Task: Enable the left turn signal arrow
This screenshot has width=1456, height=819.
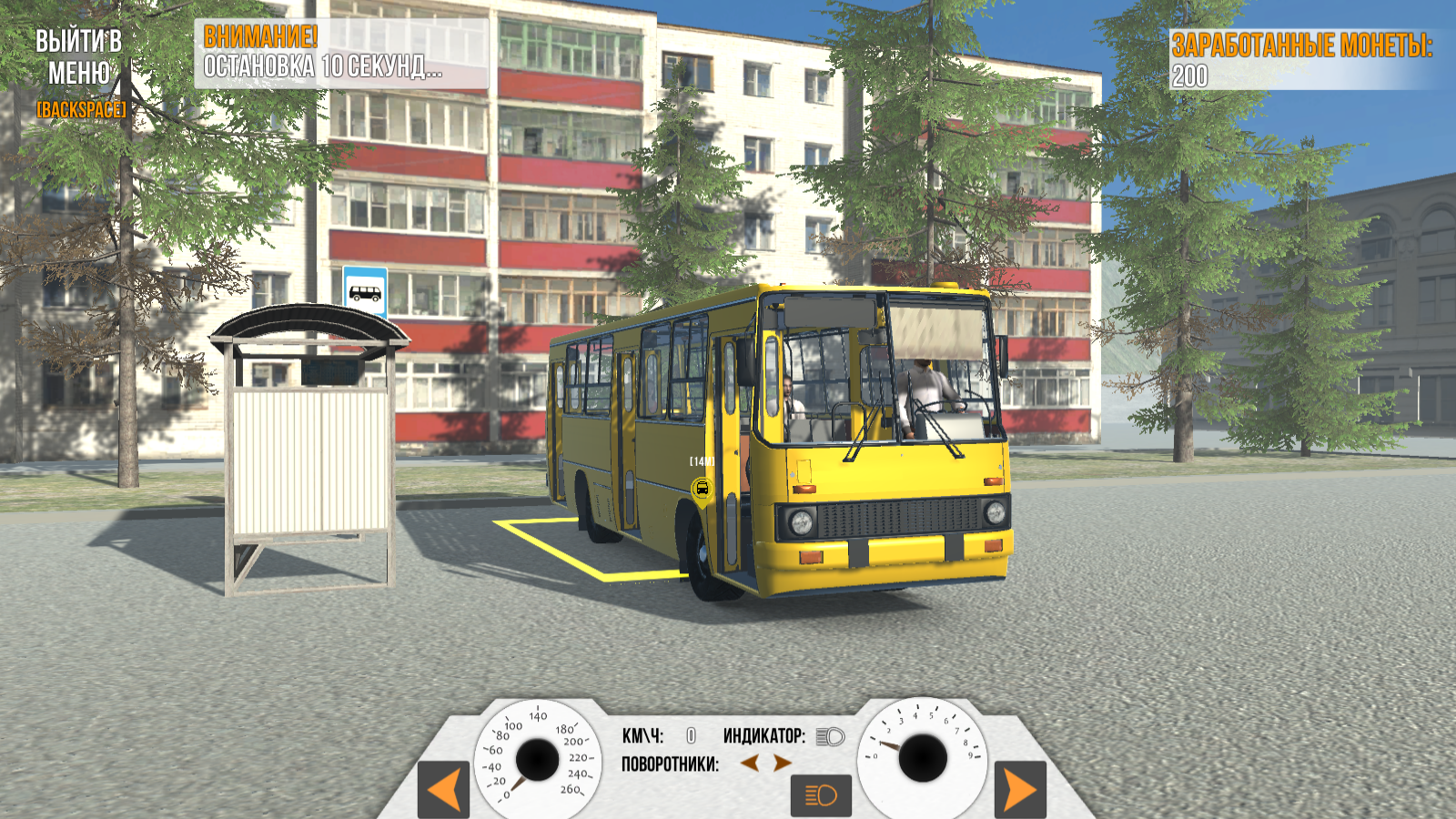Action: (x=750, y=763)
